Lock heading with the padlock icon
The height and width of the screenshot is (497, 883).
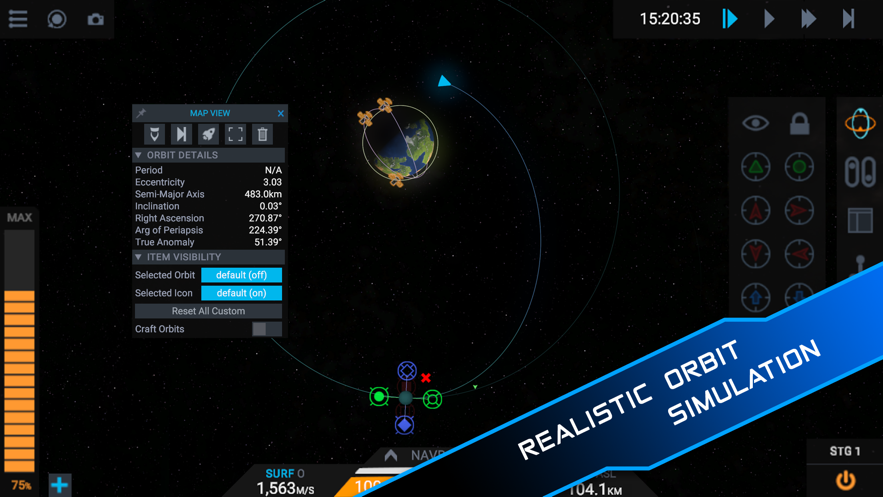799,123
